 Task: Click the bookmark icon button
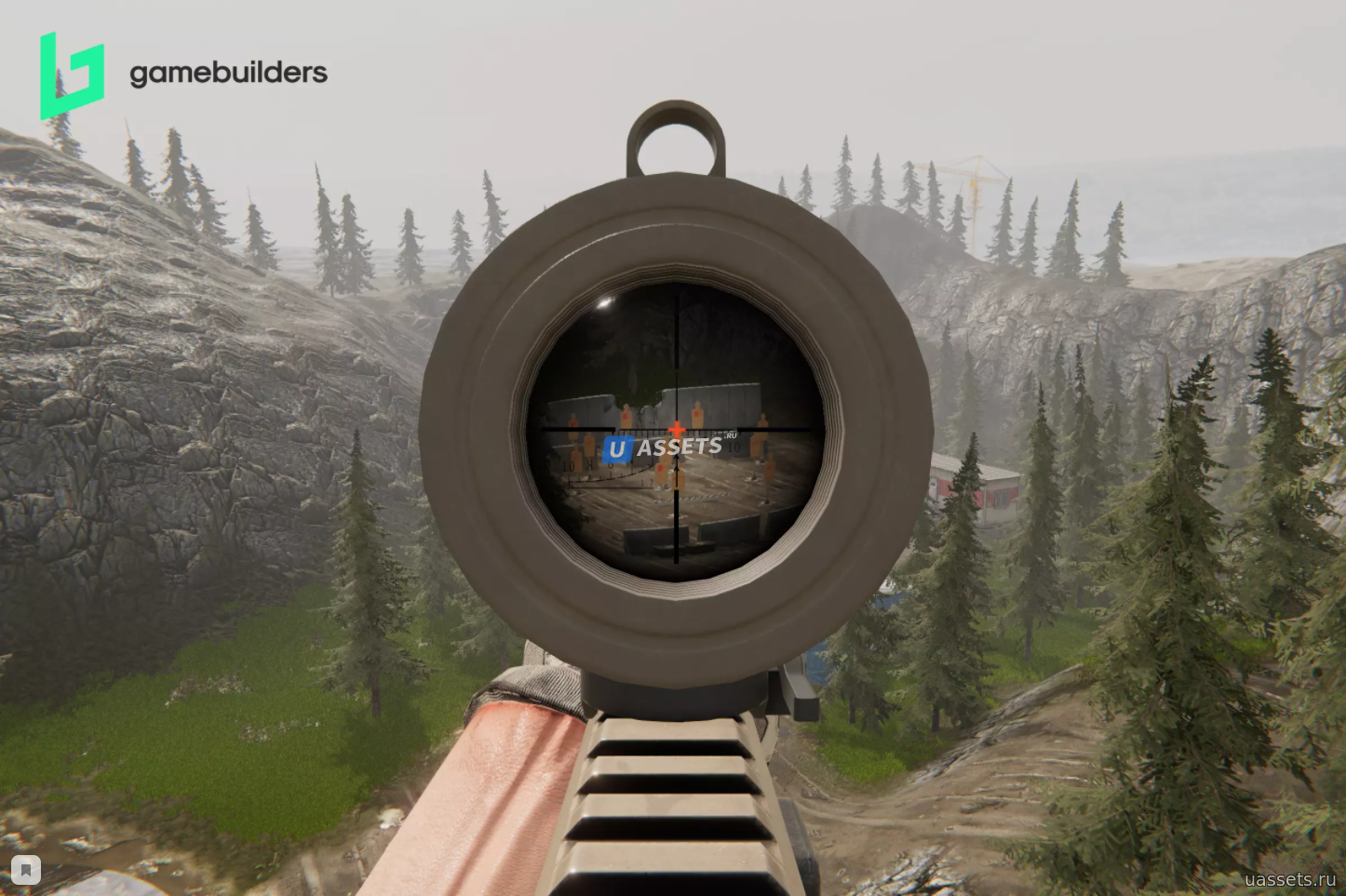click(x=26, y=870)
